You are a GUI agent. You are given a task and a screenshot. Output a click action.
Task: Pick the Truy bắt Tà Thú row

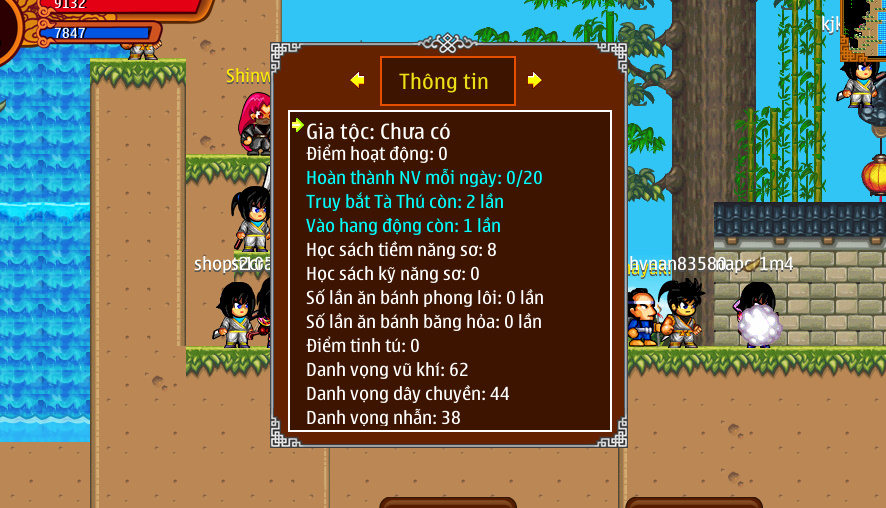[404, 202]
